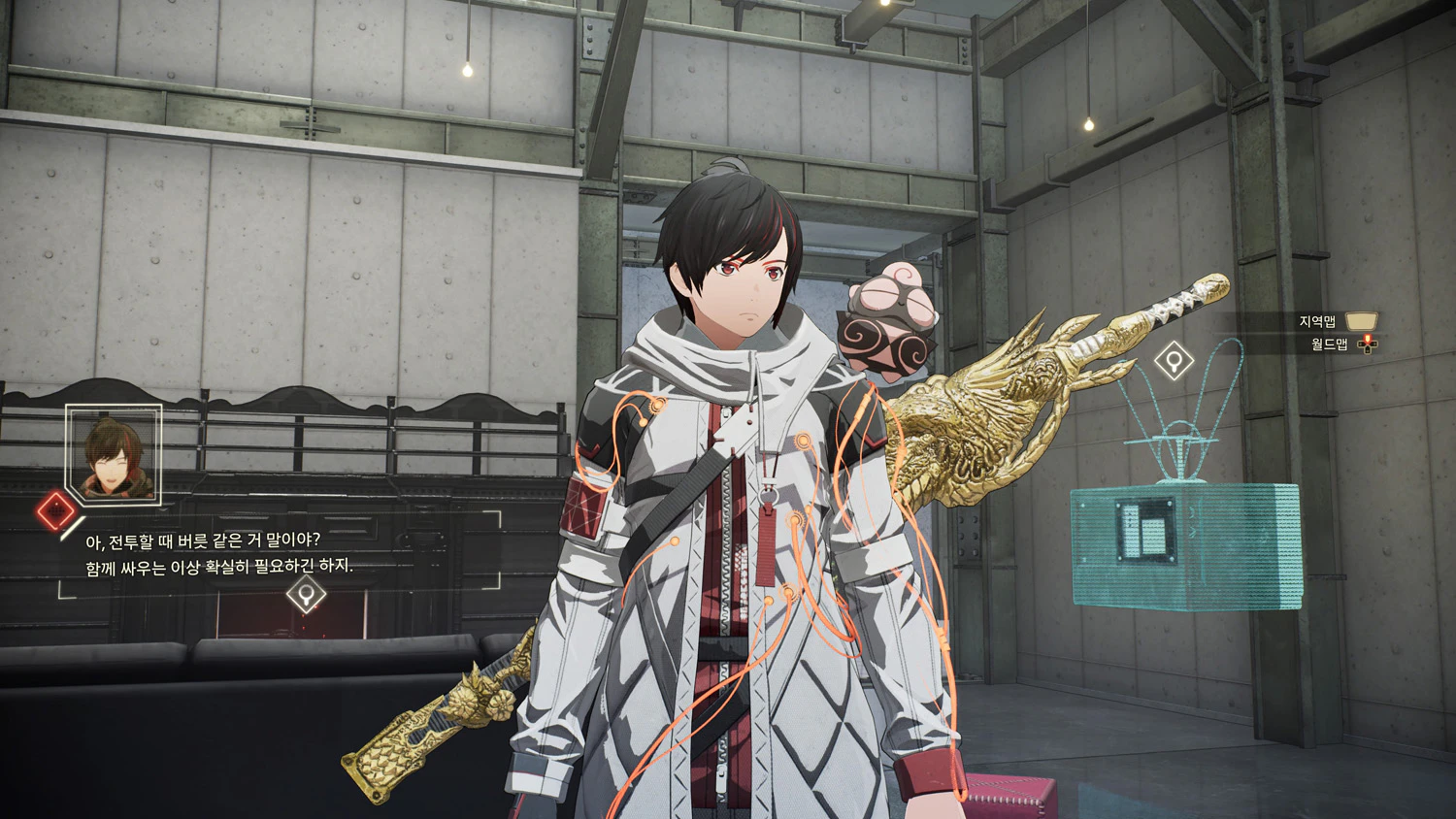Click the speaker portrait in the dialogue
Screen dimensions: 1456x819
click(114, 454)
